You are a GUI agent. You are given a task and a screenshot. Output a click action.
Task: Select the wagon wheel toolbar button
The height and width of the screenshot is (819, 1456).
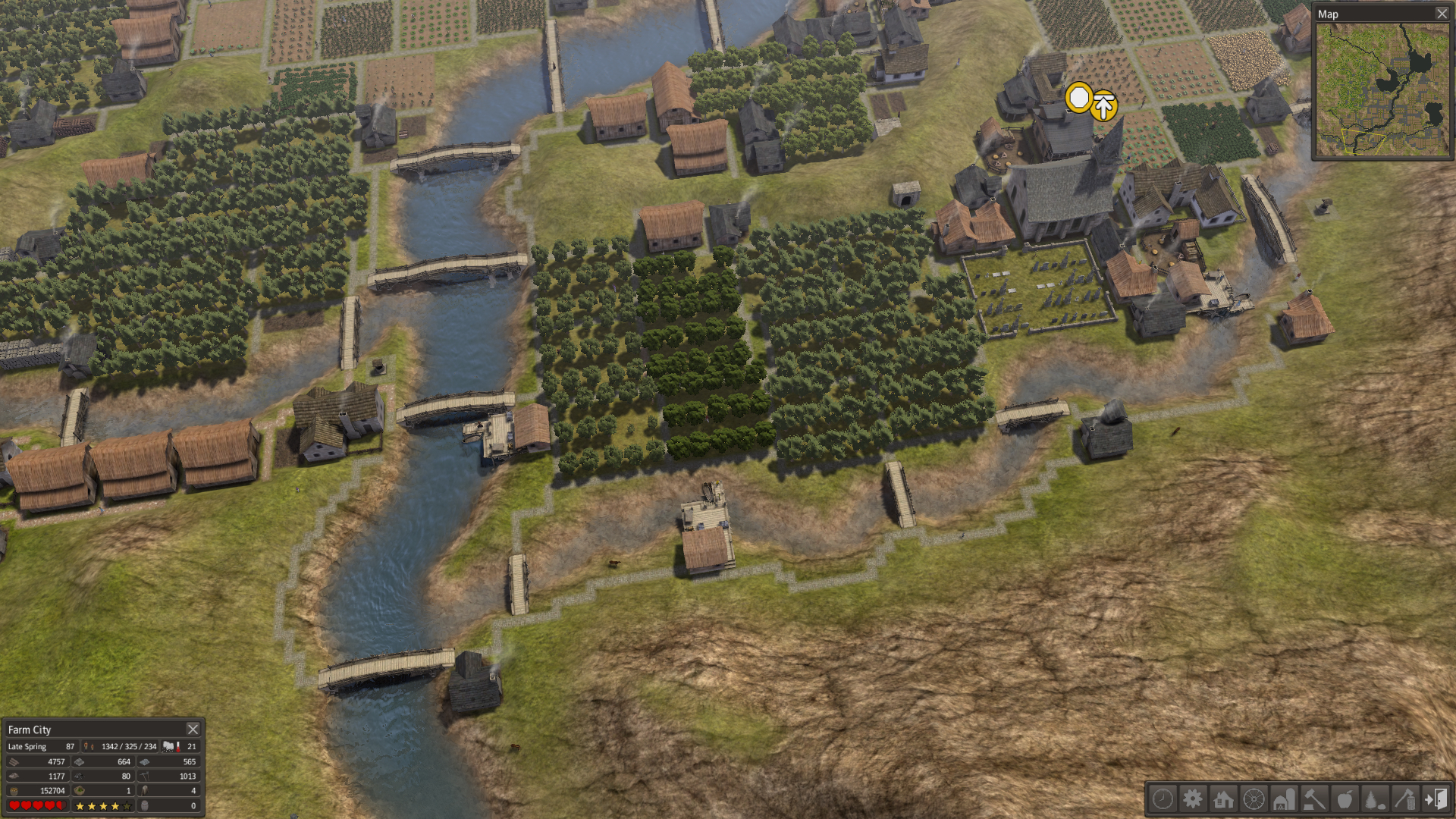tap(1254, 799)
